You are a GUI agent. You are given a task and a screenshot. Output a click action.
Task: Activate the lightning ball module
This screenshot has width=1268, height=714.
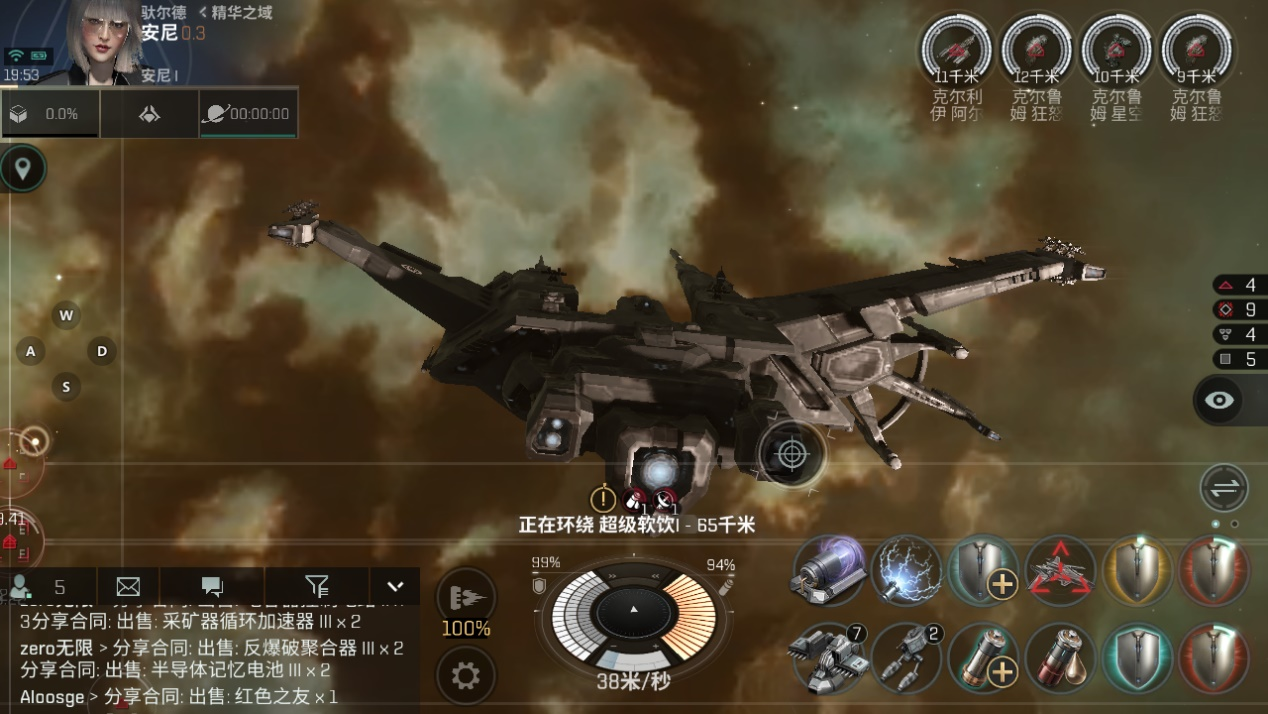(x=906, y=572)
